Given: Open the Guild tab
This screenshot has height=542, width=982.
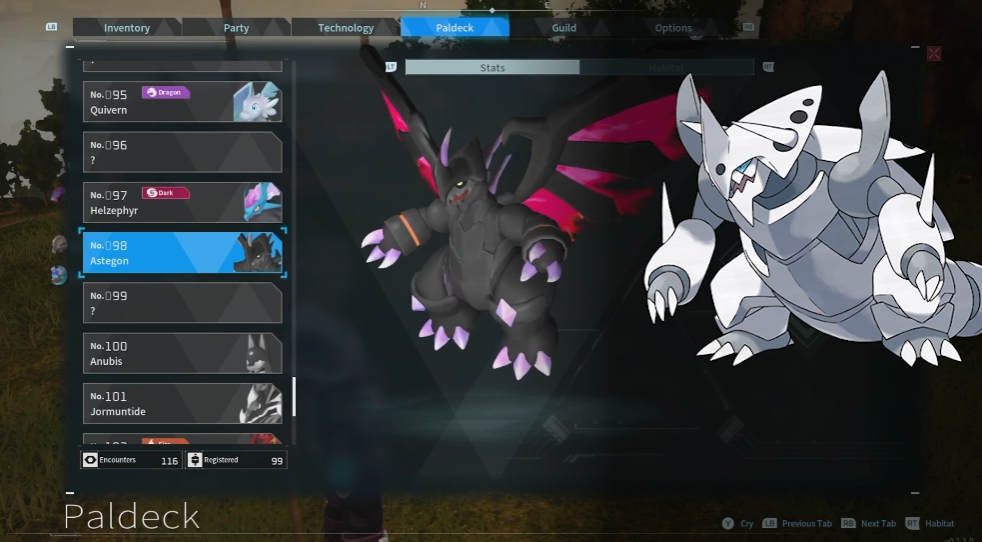Looking at the screenshot, I should coord(564,28).
